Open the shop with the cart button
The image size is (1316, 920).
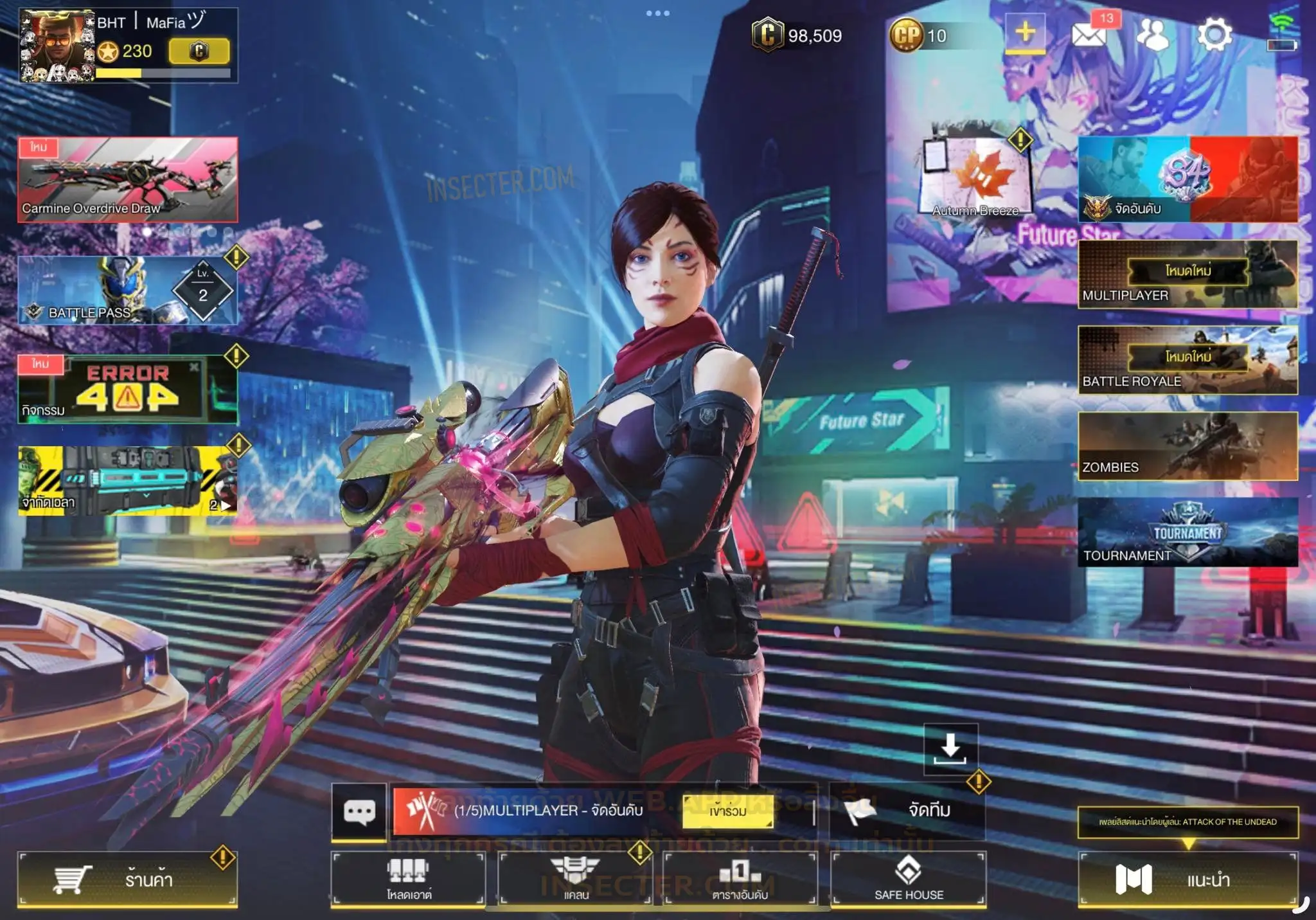(127, 879)
